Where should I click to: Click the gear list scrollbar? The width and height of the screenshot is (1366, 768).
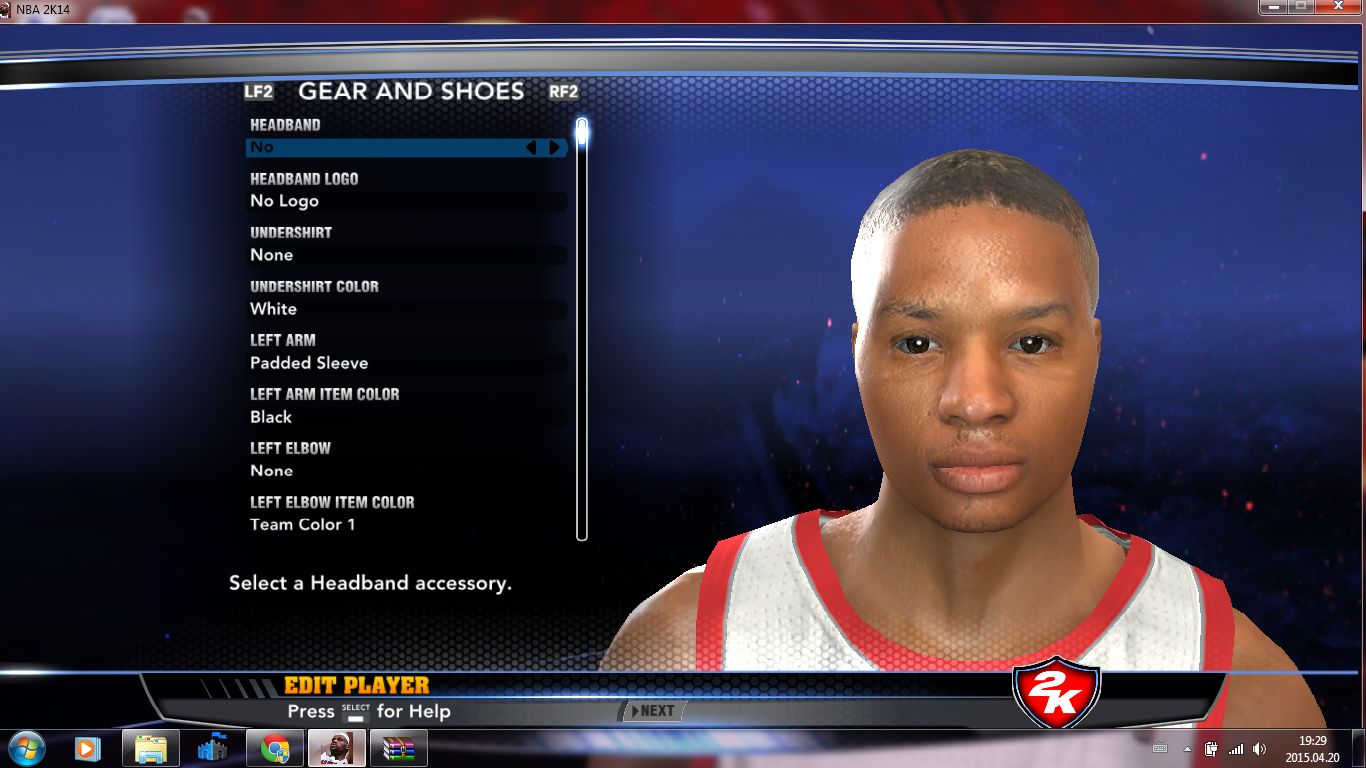[x=582, y=330]
